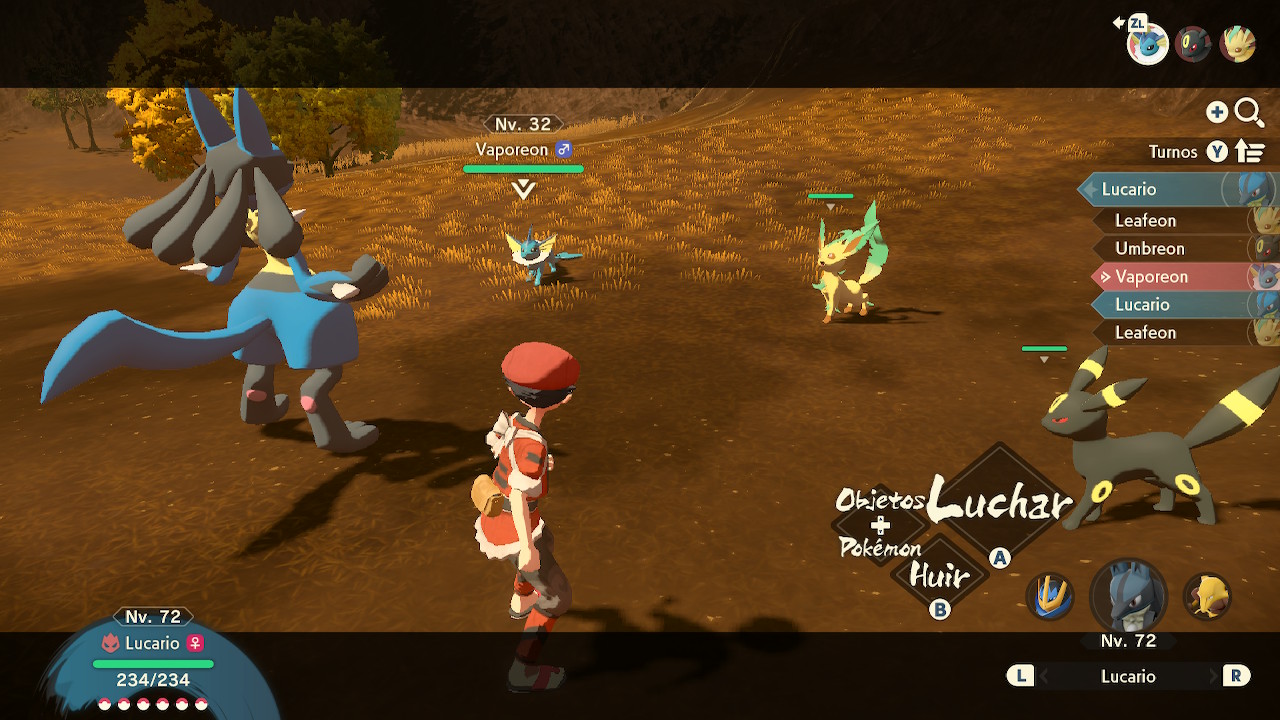Target Umbreon using its round portrait icon
The width and height of the screenshot is (1280, 720).
pyautogui.click(x=1193, y=44)
